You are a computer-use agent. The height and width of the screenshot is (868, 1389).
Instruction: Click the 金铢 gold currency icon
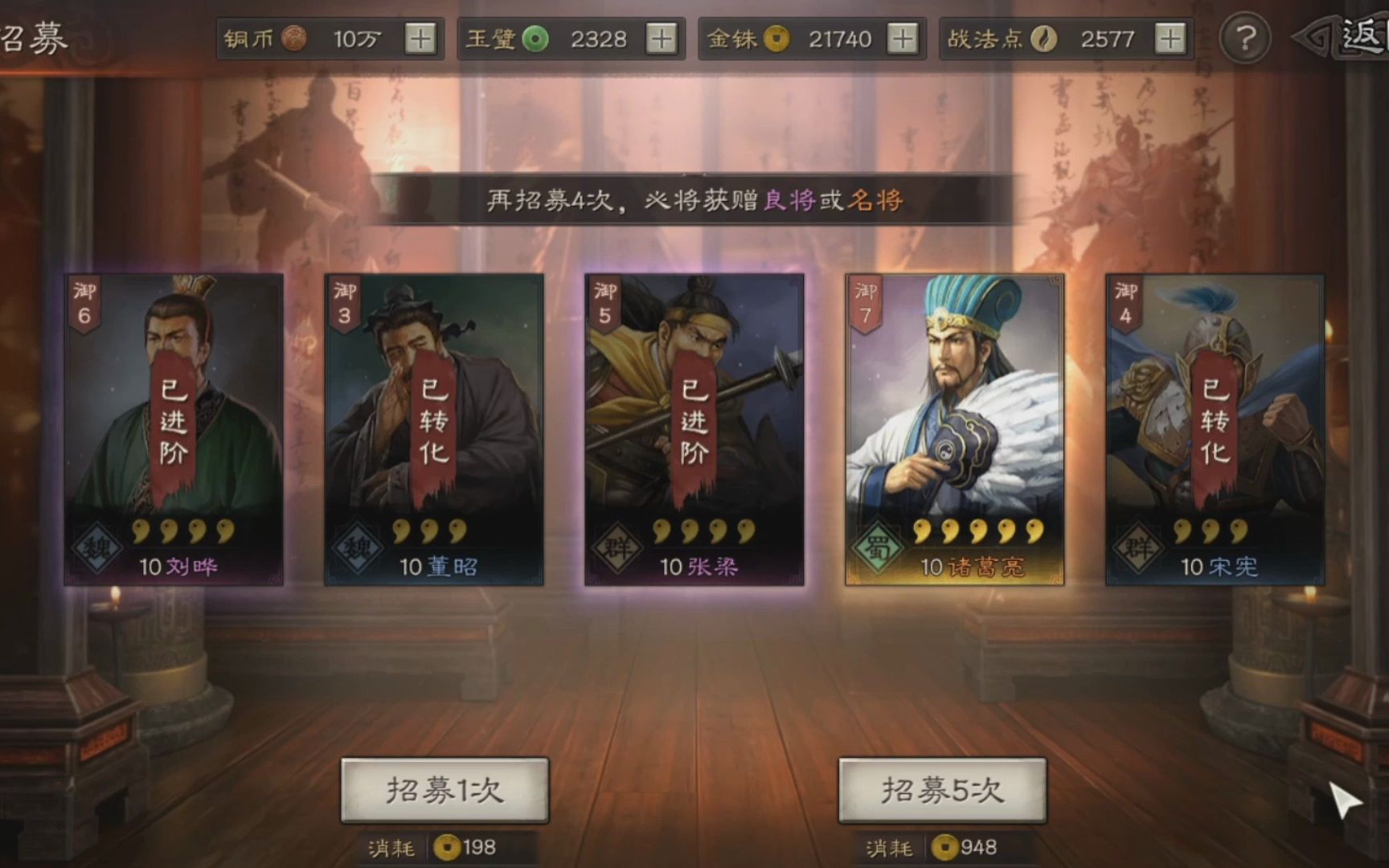click(x=776, y=38)
